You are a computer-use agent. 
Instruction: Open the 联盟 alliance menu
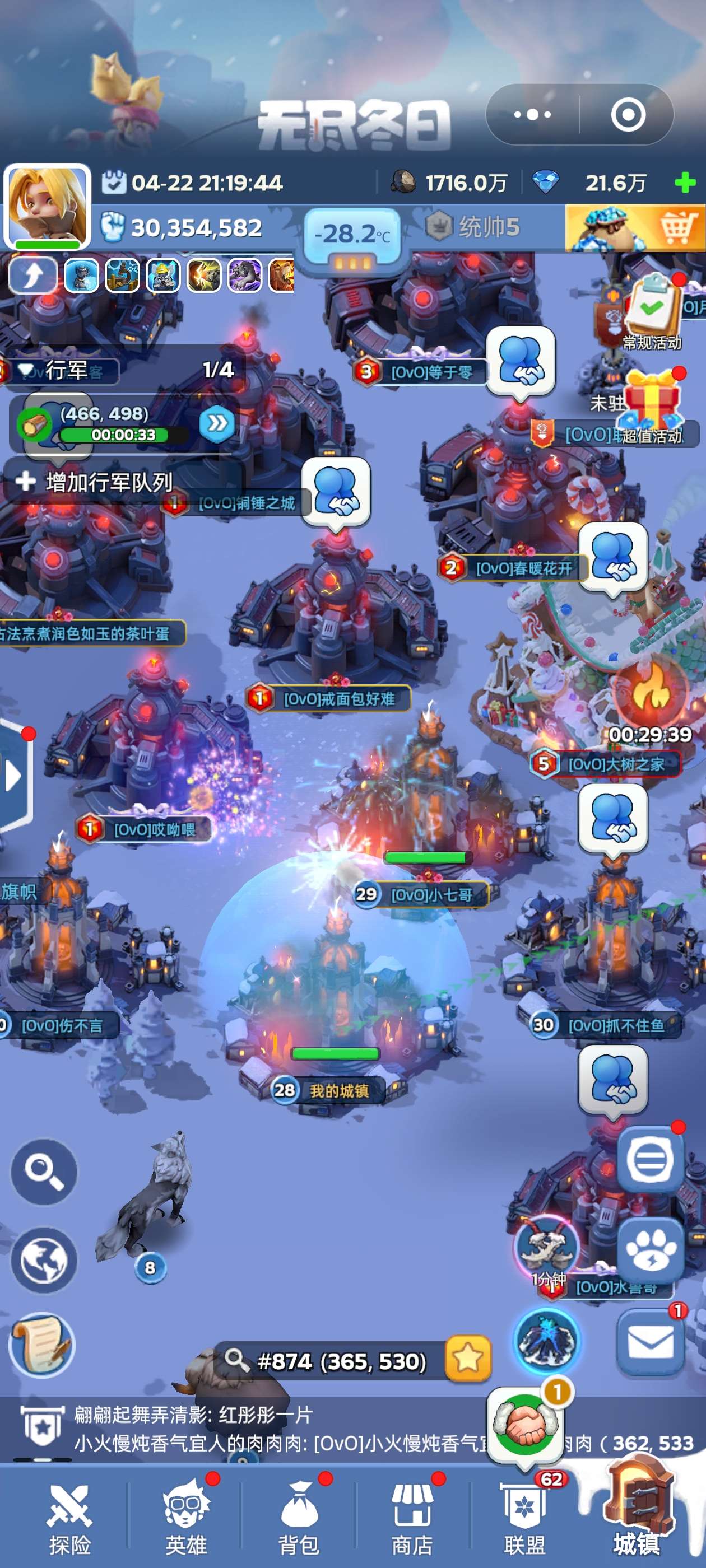point(524,1520)
